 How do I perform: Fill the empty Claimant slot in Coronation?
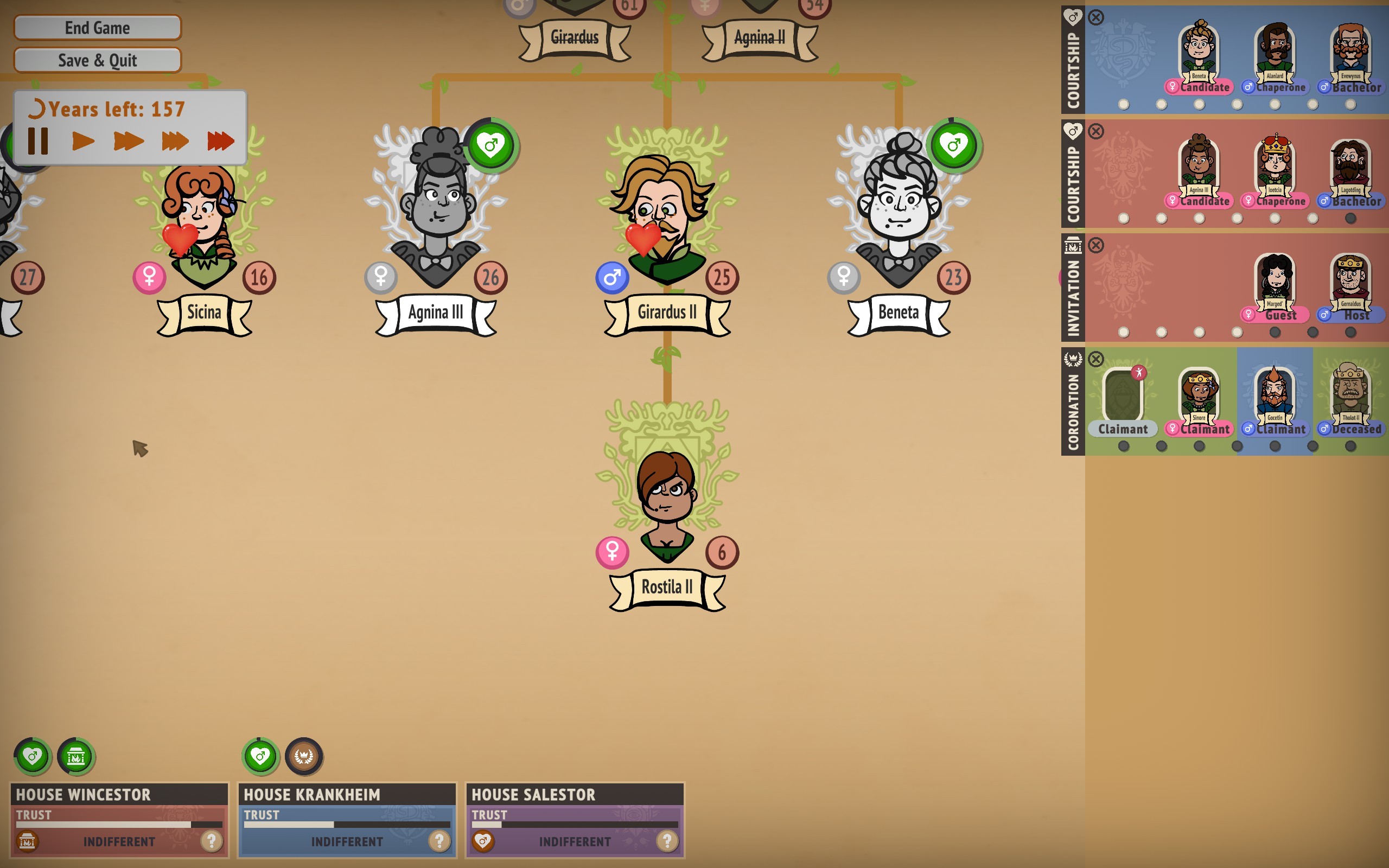point(1123,396)
